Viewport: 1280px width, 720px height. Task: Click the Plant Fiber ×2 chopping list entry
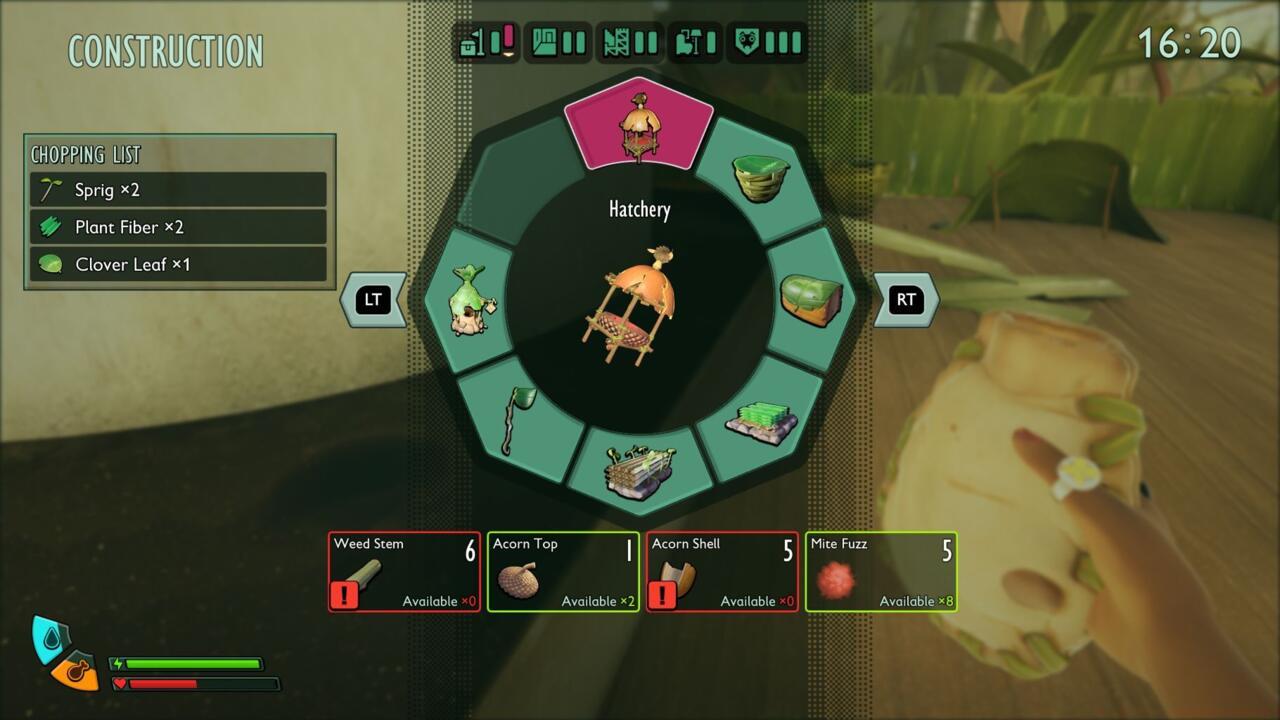(x=178, y=227)
